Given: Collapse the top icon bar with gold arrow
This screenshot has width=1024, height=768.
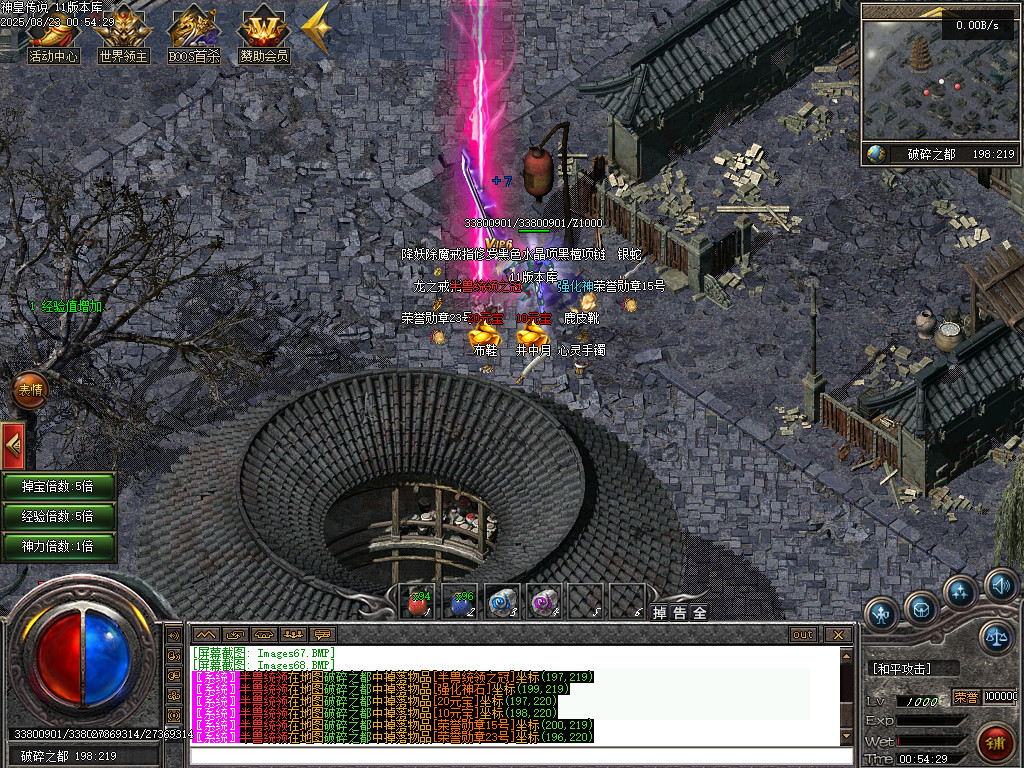Looking at the screenshot, I should point(318,30).
